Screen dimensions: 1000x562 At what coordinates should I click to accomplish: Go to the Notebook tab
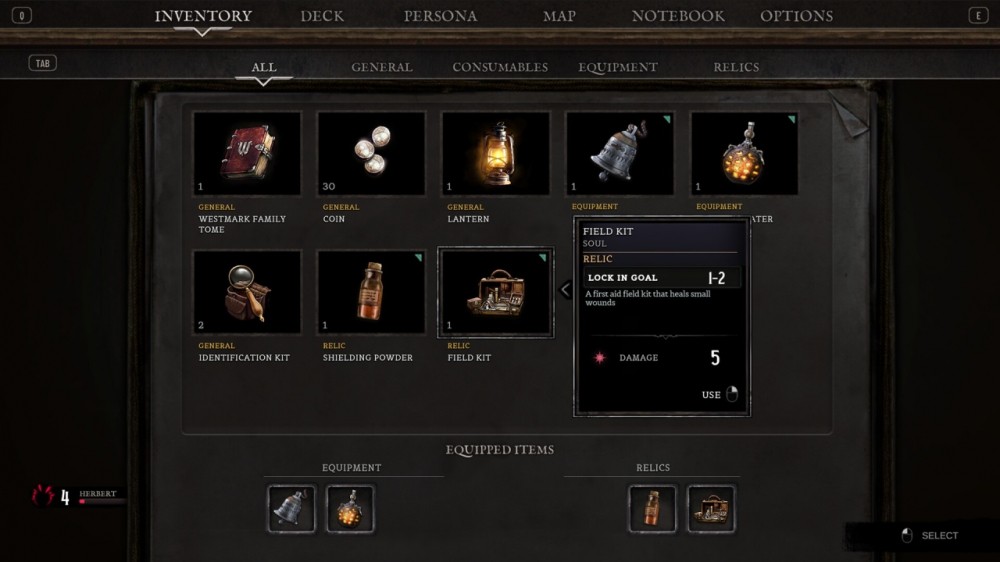[678, 16]
